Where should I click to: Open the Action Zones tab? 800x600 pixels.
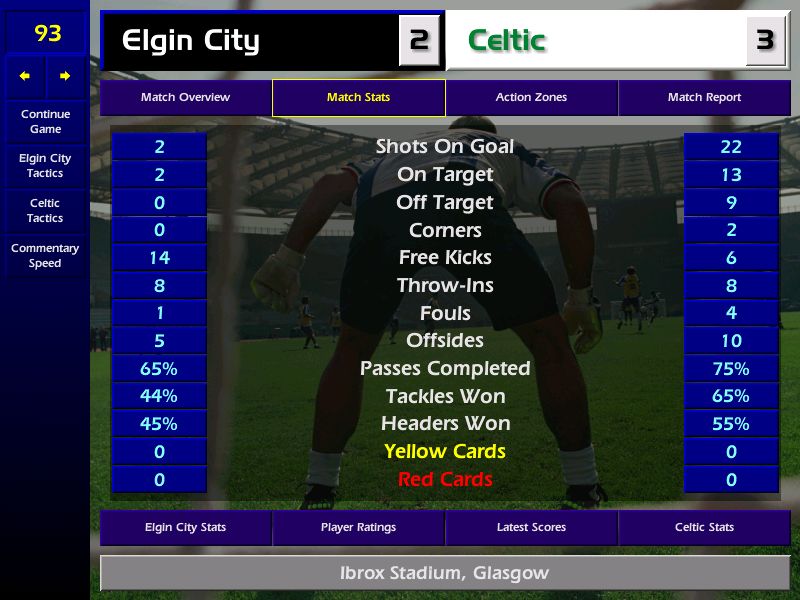pyautogui.click(x=531, y=98)
